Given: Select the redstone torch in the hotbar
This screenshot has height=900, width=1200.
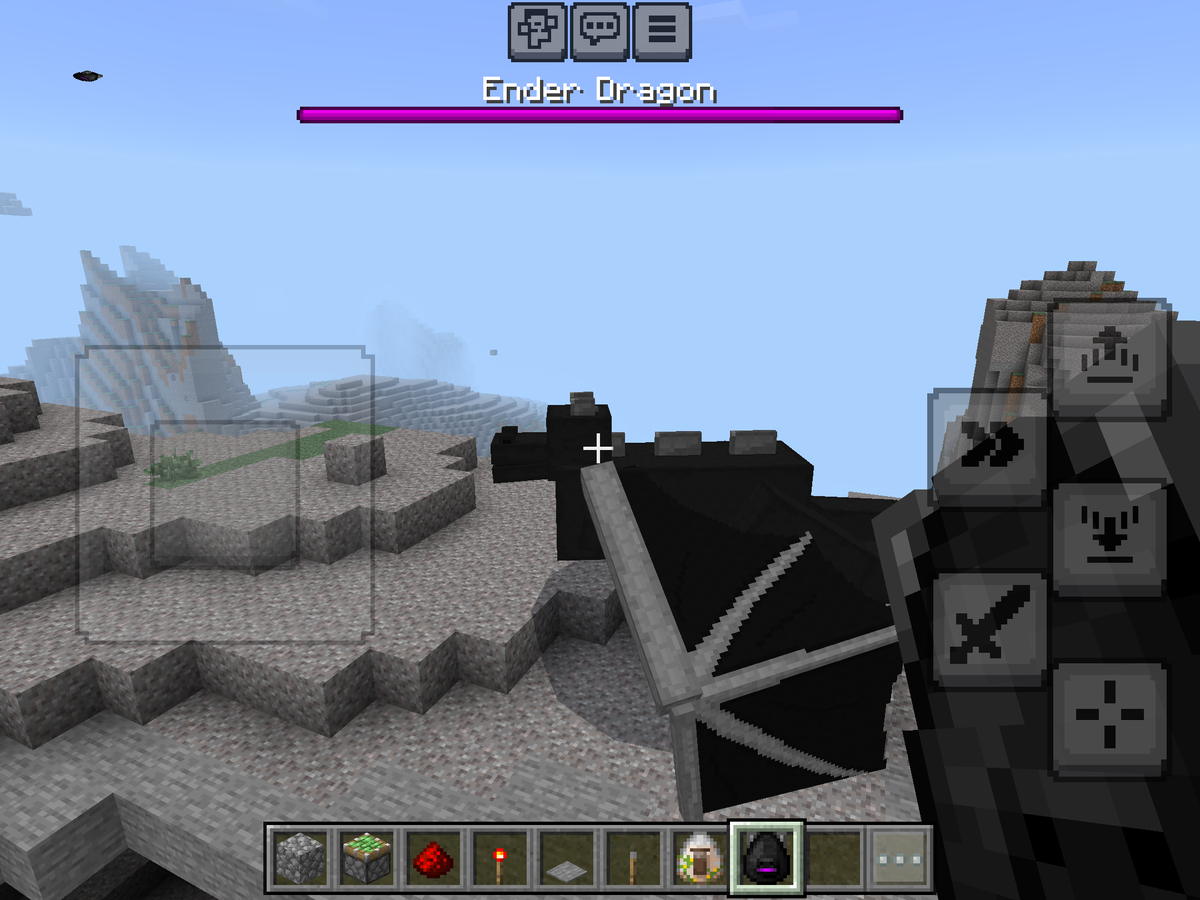Looking at the screenshot, I should [x=498, y=858].
